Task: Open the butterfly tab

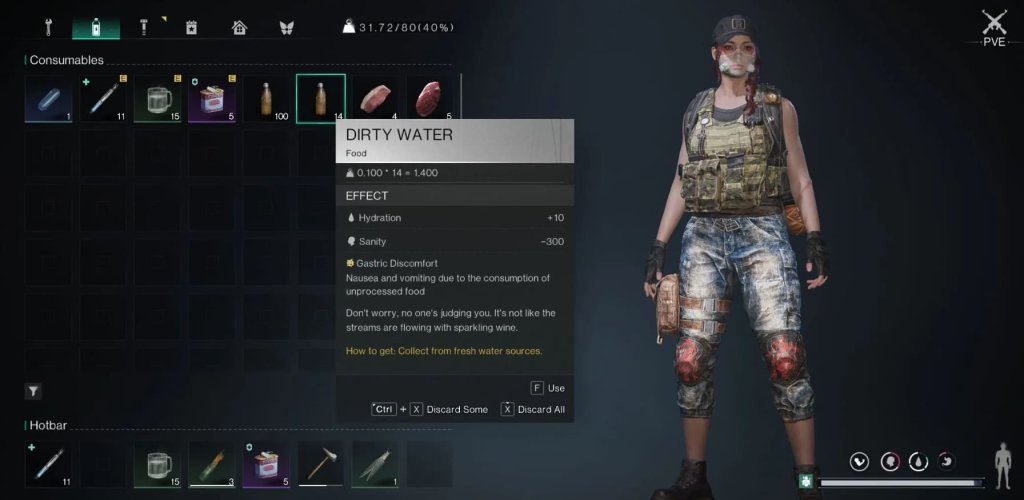Action: [286, 27]
